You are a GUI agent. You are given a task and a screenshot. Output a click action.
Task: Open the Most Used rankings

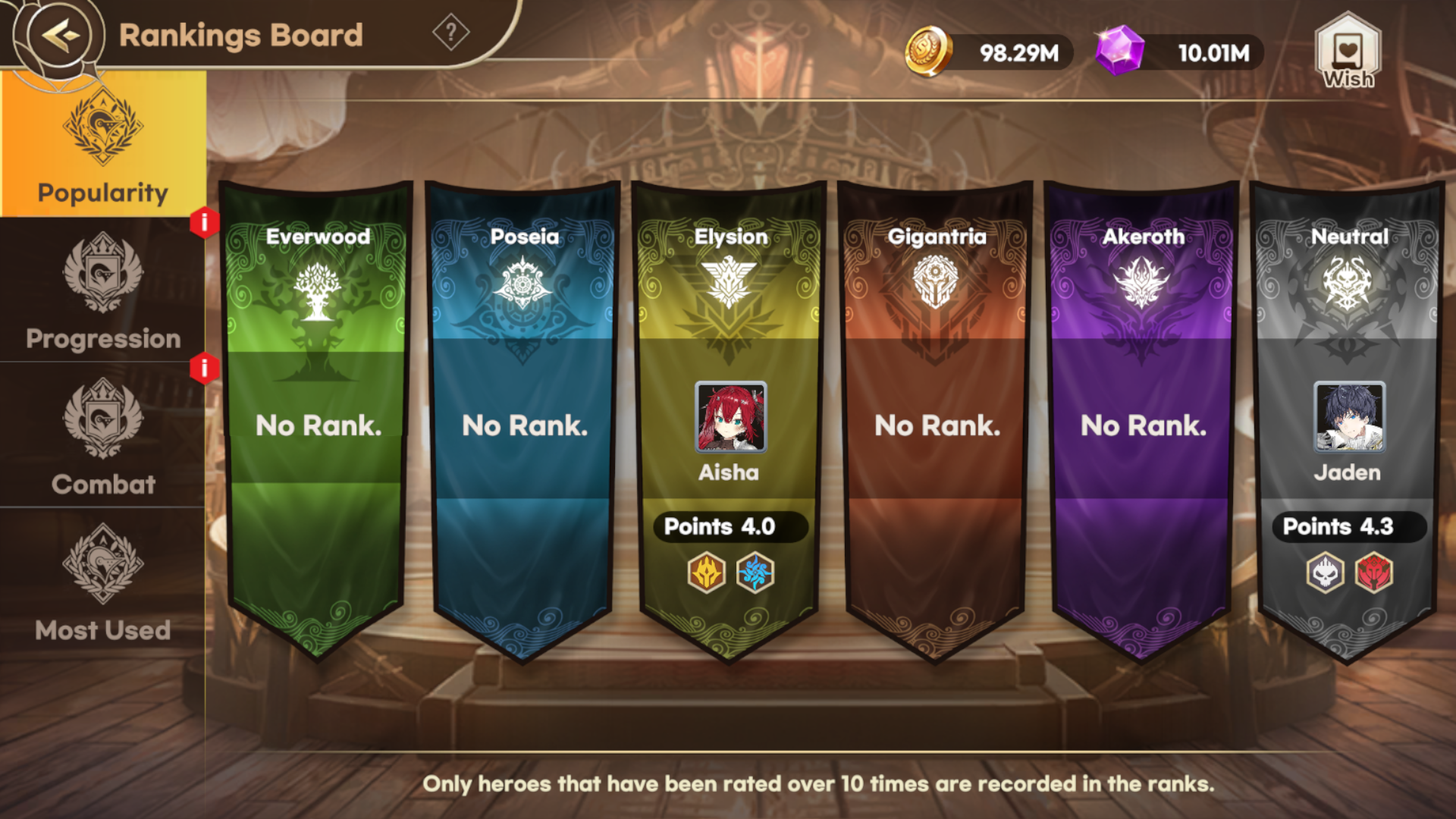pyautogui.click(x=104, y=588)
